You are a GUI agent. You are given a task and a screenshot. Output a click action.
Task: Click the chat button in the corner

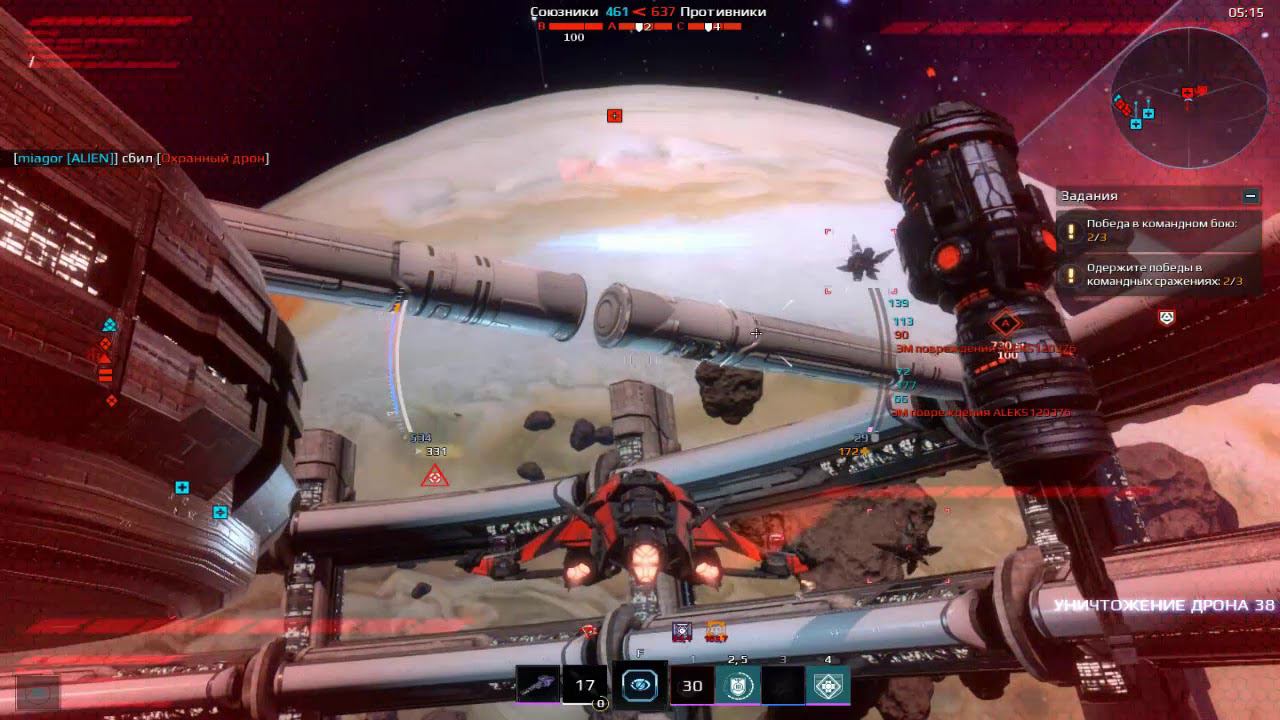[38, 691]
